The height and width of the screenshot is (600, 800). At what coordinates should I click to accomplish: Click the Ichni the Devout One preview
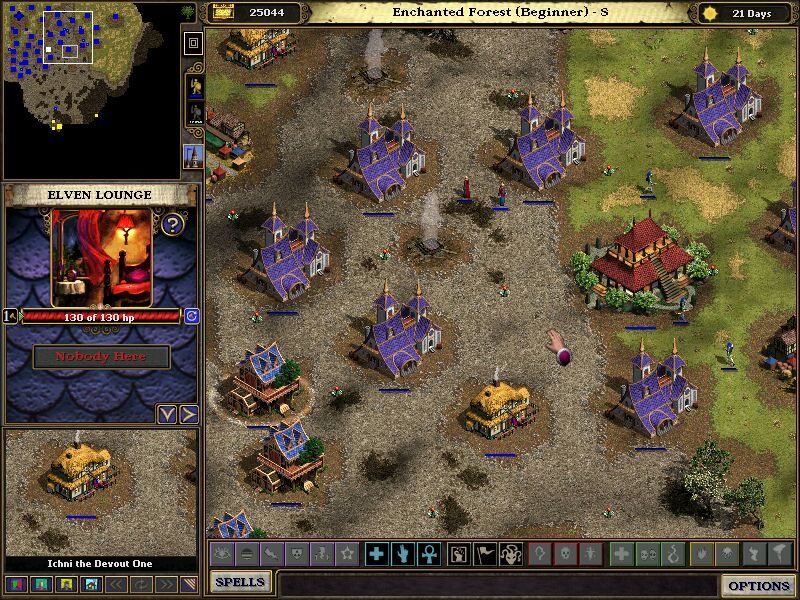[100, 490]
